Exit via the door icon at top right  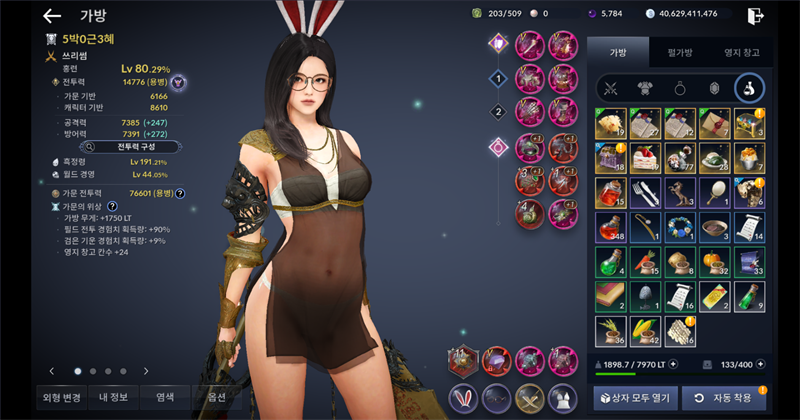coord(756,15)
